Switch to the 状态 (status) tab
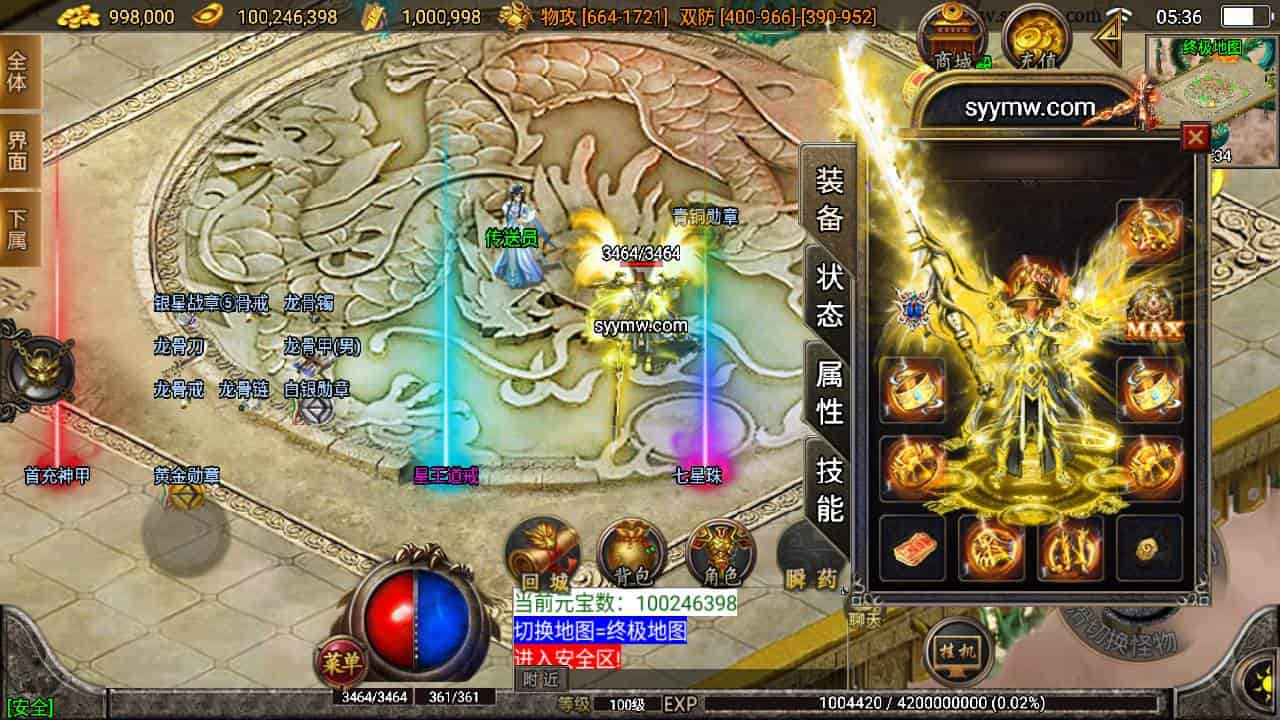The height and width of the screenshot is (720, 1280). (x=830, y=295)
